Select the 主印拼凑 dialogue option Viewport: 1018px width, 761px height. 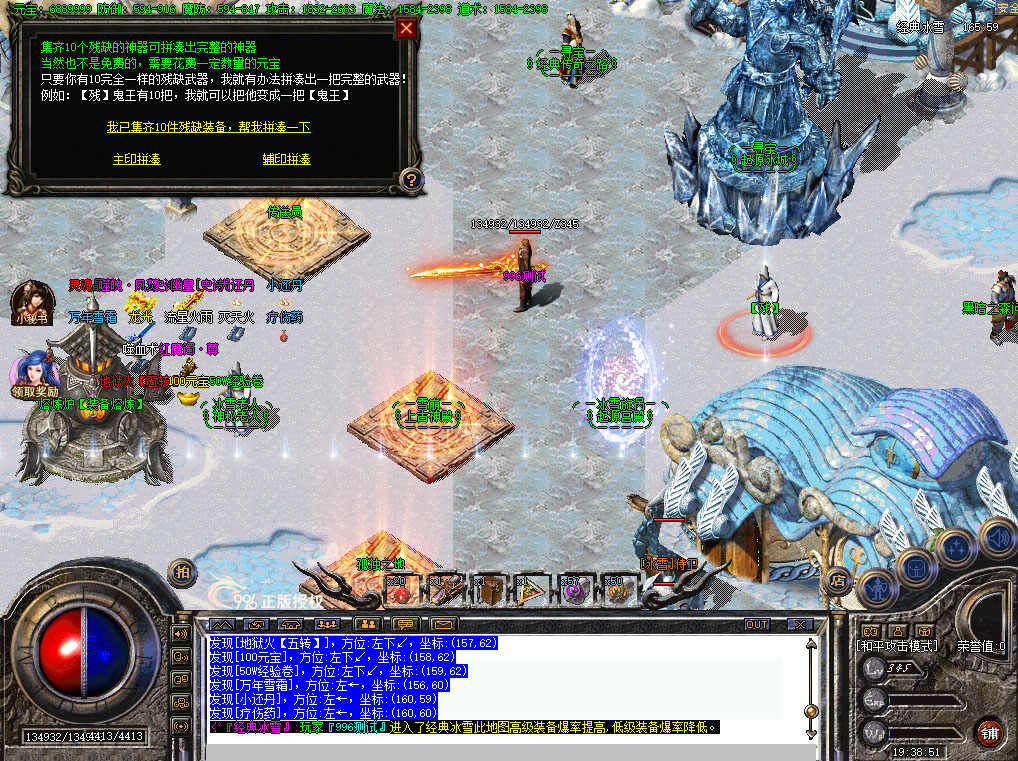coord(137,159)
